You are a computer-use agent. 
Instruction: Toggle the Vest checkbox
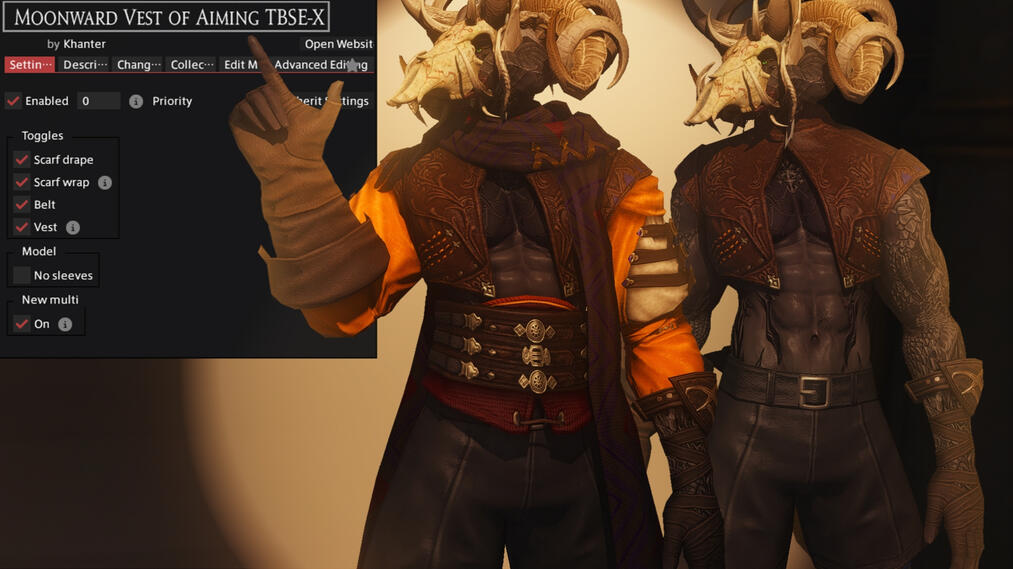pyautogui.click(x=21, y=228)
